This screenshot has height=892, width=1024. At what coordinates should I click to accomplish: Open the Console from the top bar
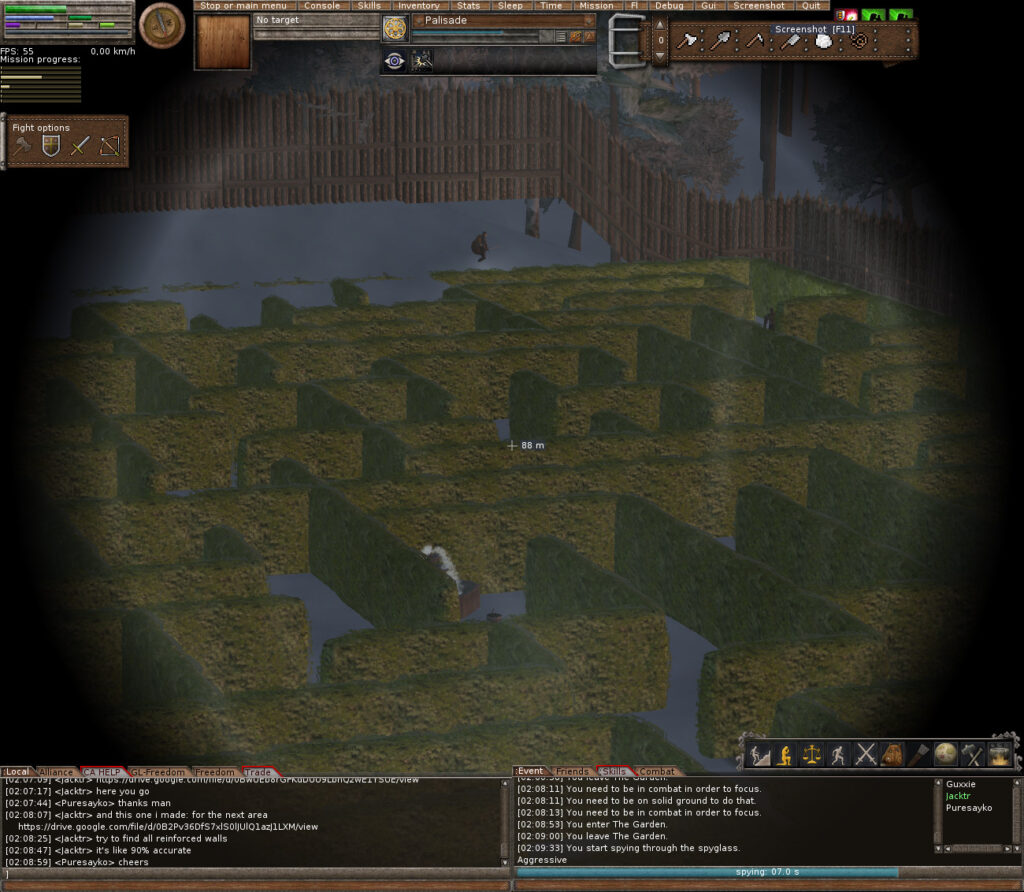point(322,6)
